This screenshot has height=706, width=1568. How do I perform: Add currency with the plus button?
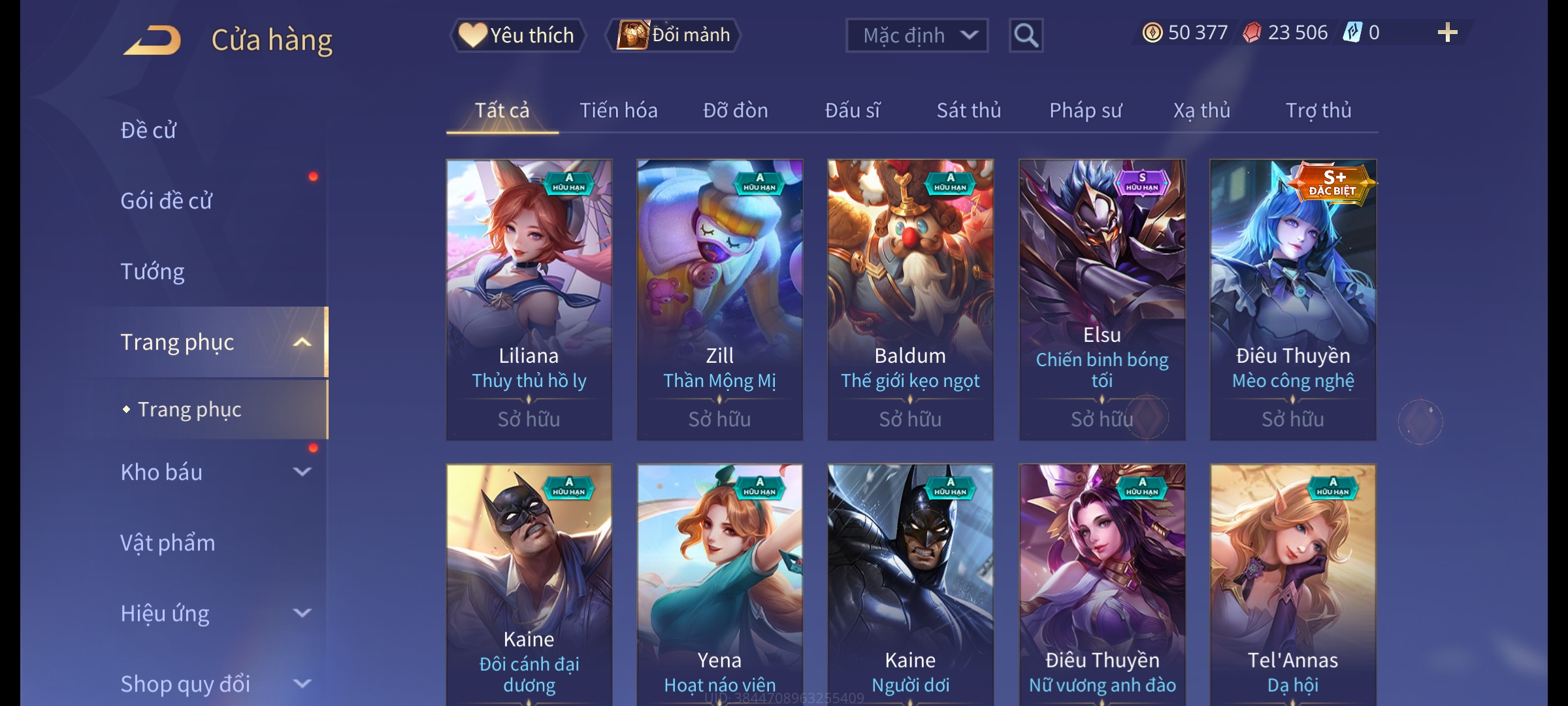(x=1447, y=33)
